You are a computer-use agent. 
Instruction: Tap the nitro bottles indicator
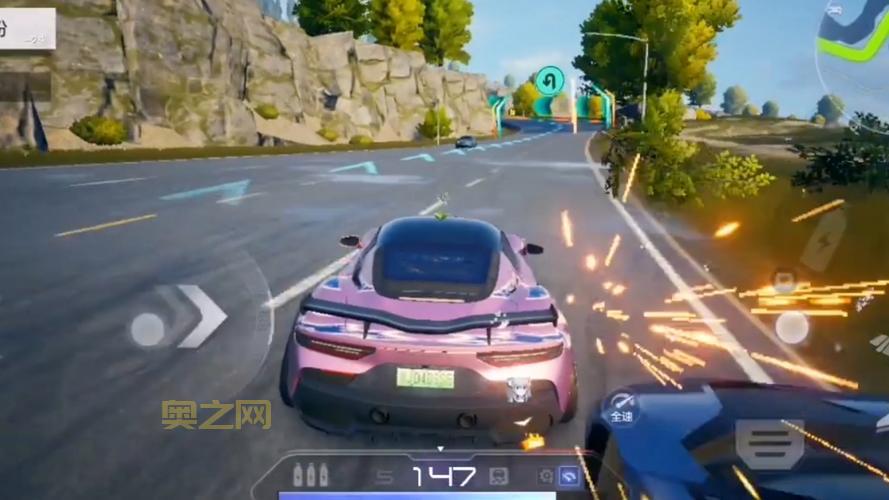tap(311, 475)
